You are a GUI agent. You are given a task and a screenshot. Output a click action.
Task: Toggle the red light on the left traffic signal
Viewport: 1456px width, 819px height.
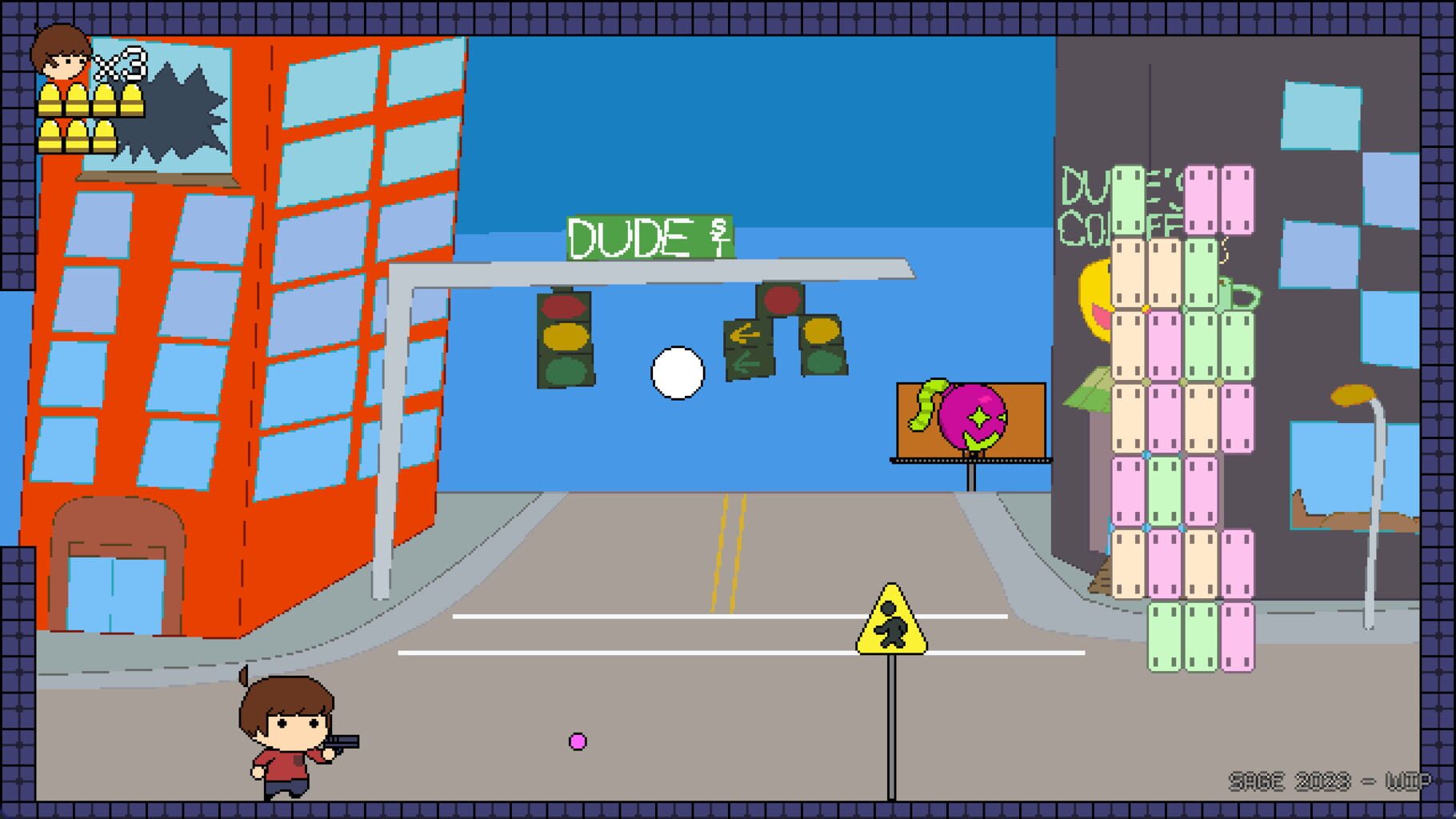[x=564, y=306]
